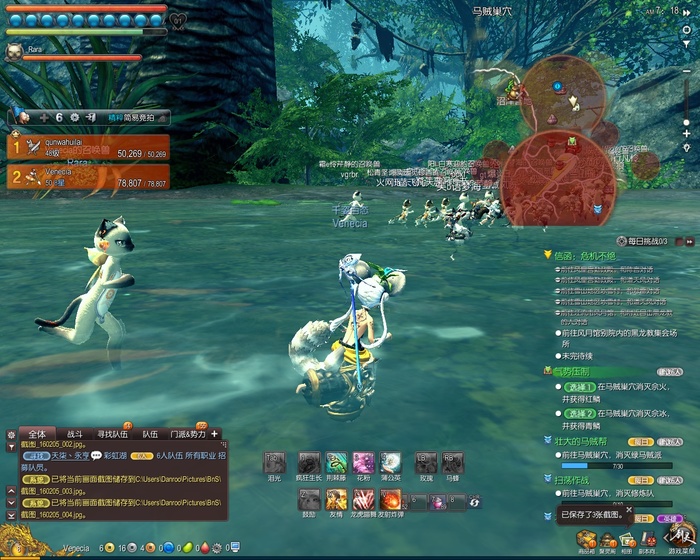Image resolution: width=700 pixels, height=560 pixels.
Task: Open the 游戏菜单 game menu
Action: coord(680,538)
